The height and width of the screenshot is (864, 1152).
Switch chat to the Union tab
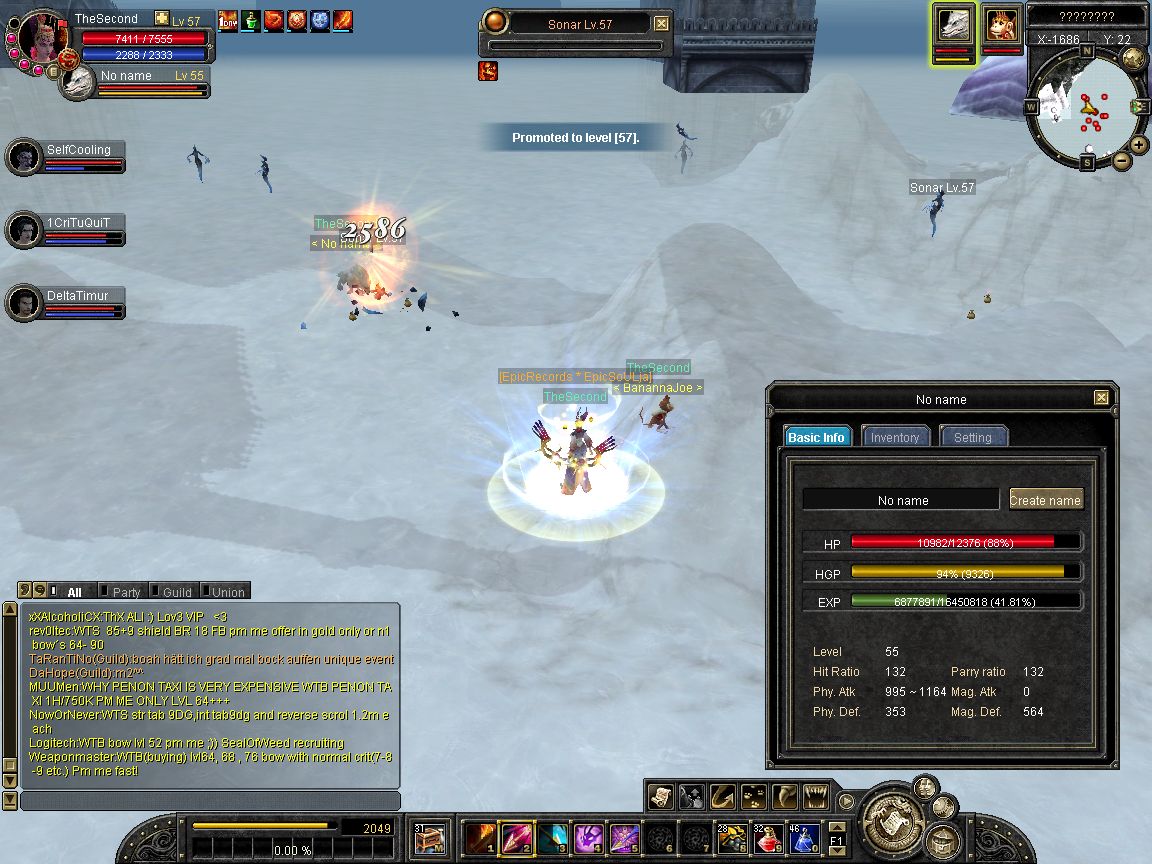(x=227, y=592)
